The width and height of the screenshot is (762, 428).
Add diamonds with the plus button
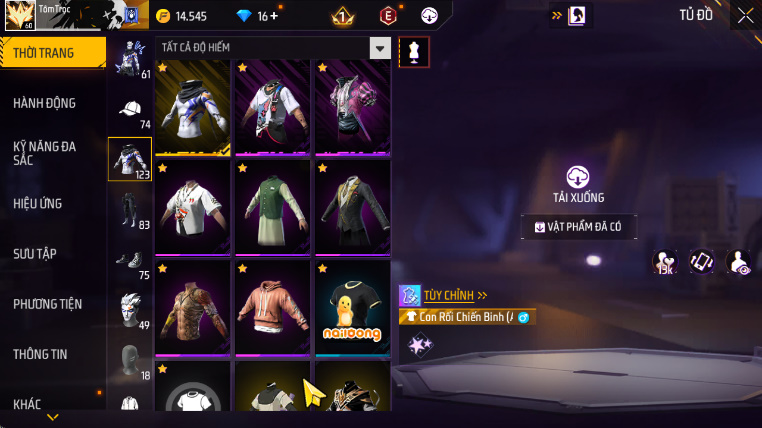pyautogui.click(x=275, y=16)
